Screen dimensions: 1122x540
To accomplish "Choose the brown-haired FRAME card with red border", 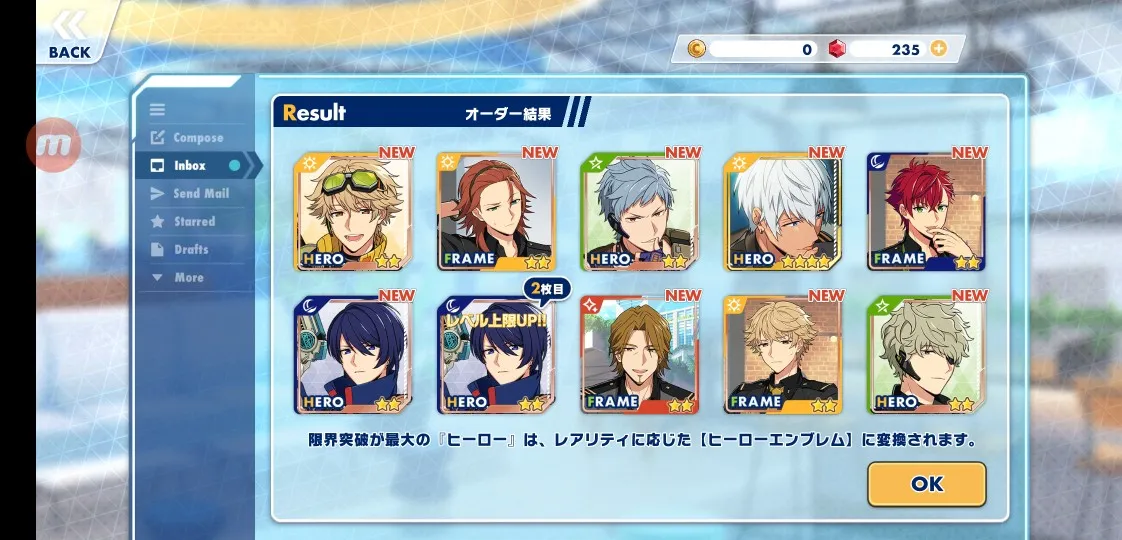I will [640, 355].
